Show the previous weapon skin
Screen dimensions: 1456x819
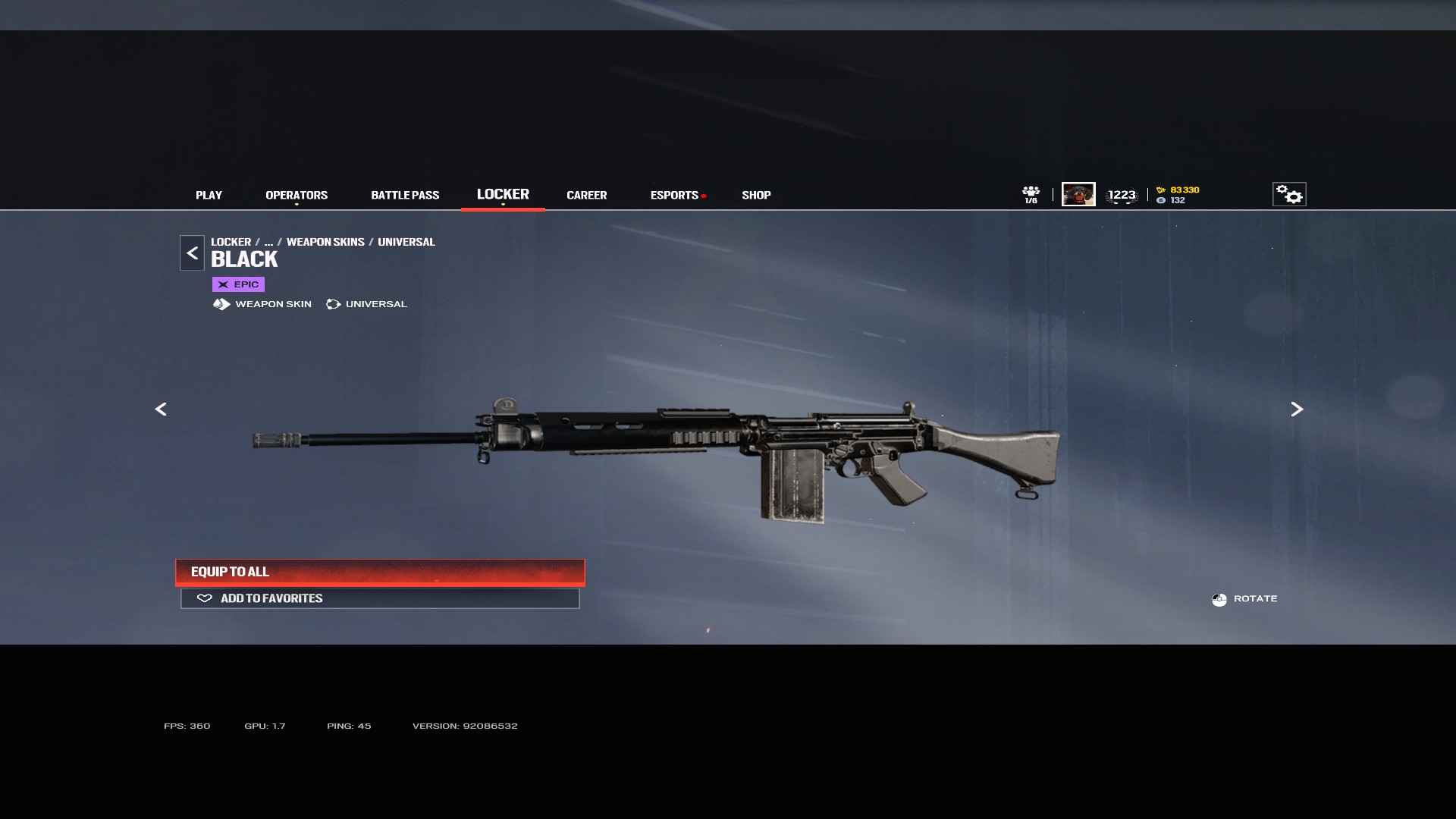click(161, 409)
